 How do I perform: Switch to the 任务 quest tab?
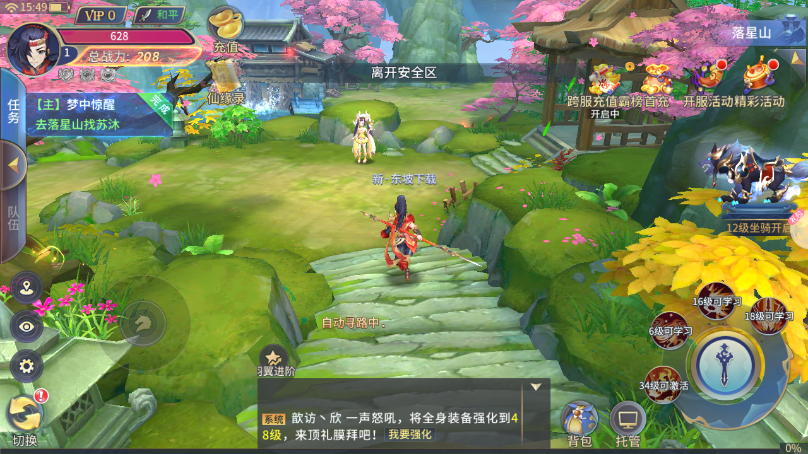(x=13, y=111)
